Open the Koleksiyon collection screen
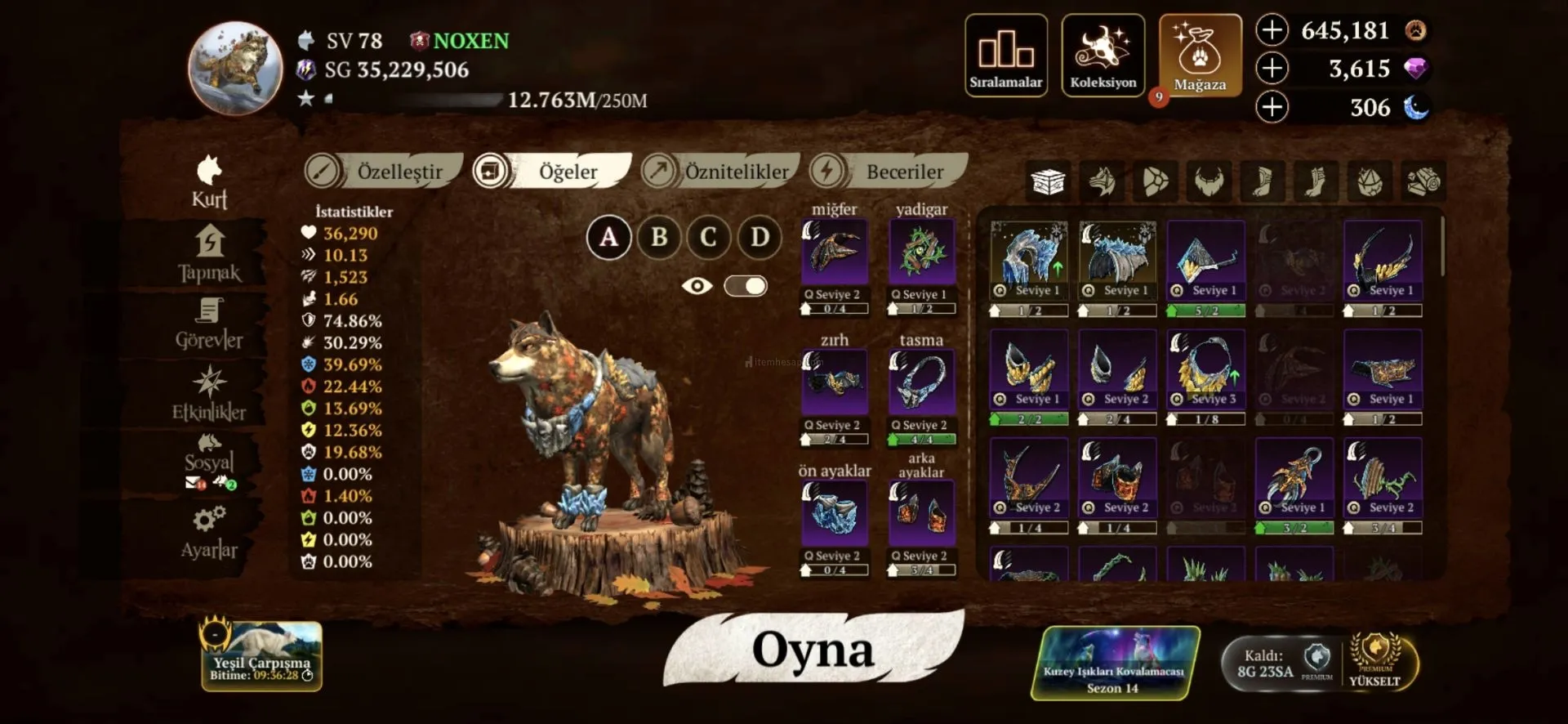Screen dimensions: 1568x724 click(x=1102, y=56)
